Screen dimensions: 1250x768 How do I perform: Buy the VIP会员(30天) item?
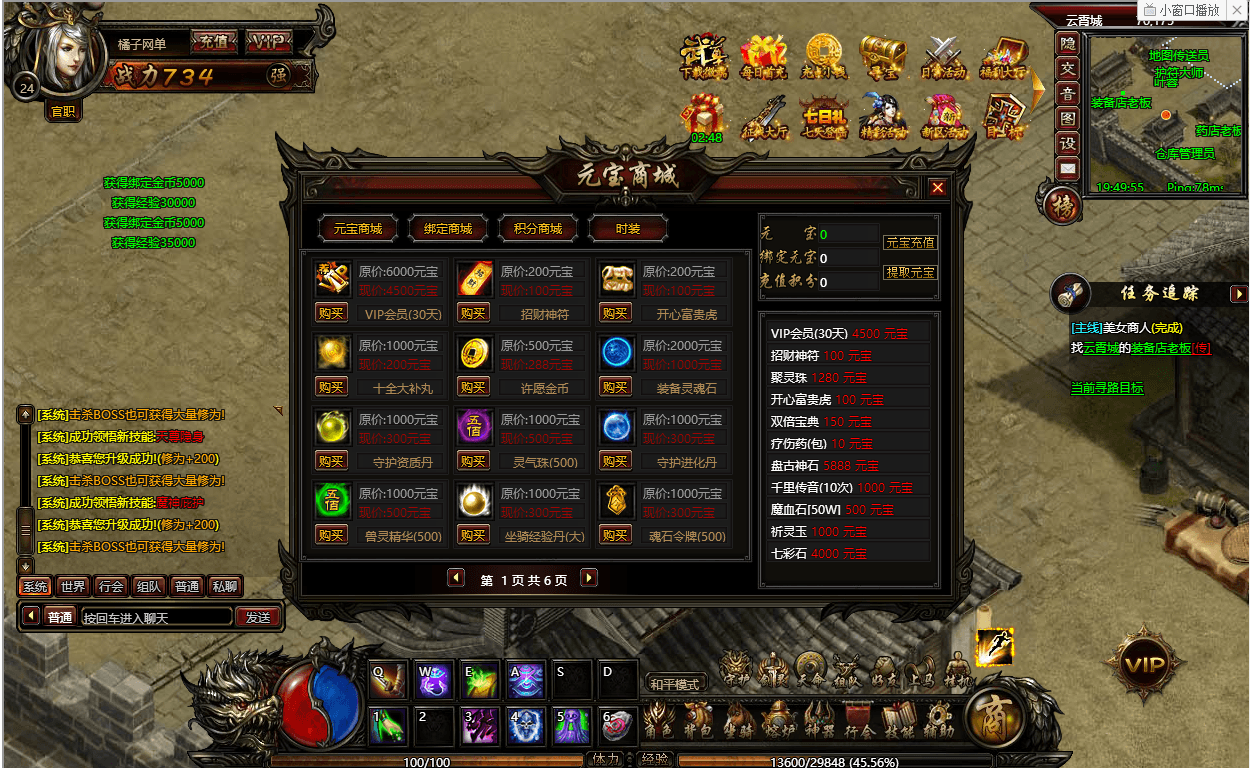point(331,313)
